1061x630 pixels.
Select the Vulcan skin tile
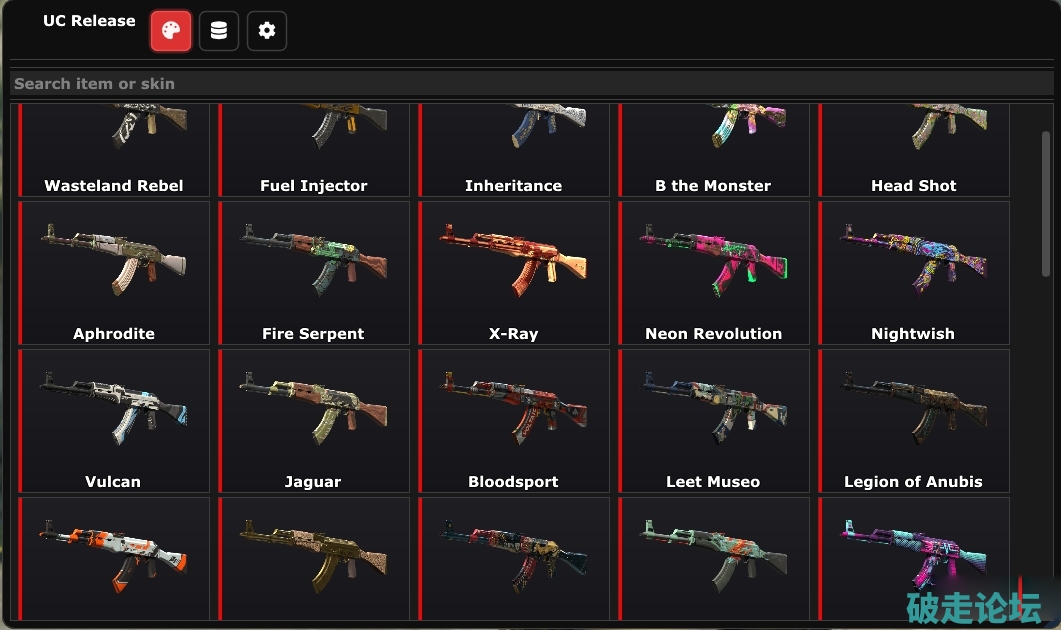click(114, 421)
